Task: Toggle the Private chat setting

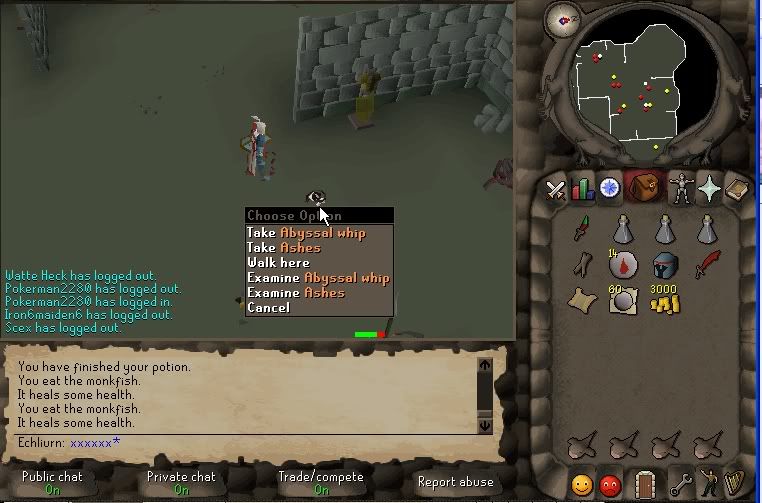Action: tap(181, 482)
